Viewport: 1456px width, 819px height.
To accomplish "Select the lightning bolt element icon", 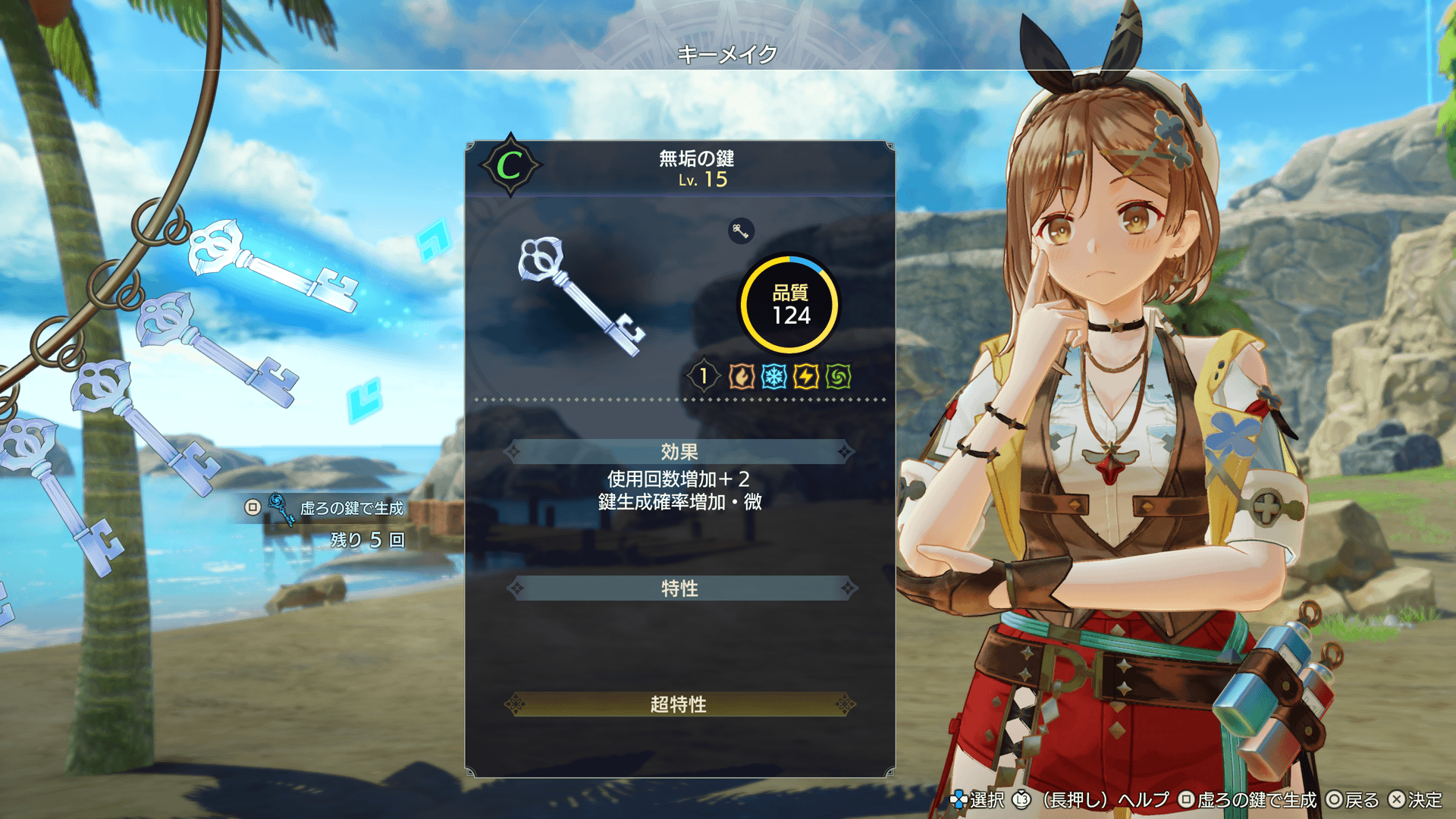I will tap(806, 376).
